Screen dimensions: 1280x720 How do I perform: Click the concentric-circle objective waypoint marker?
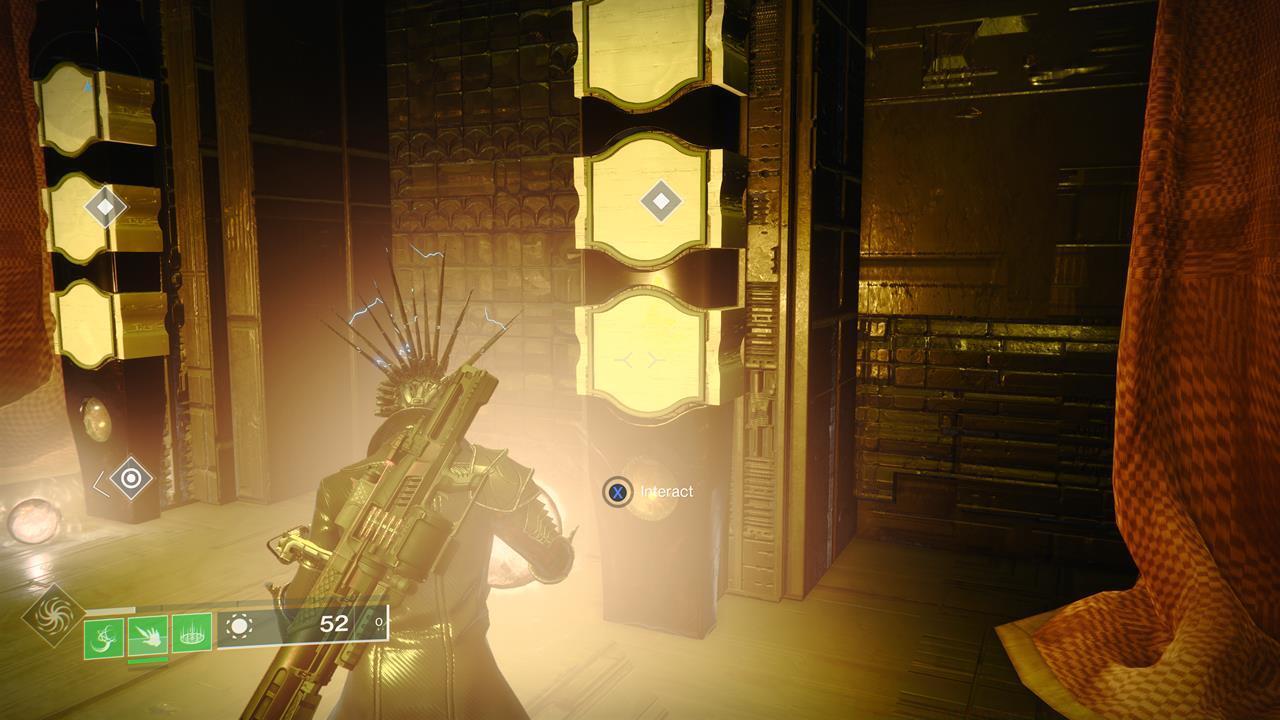click(x=130, y=478)
